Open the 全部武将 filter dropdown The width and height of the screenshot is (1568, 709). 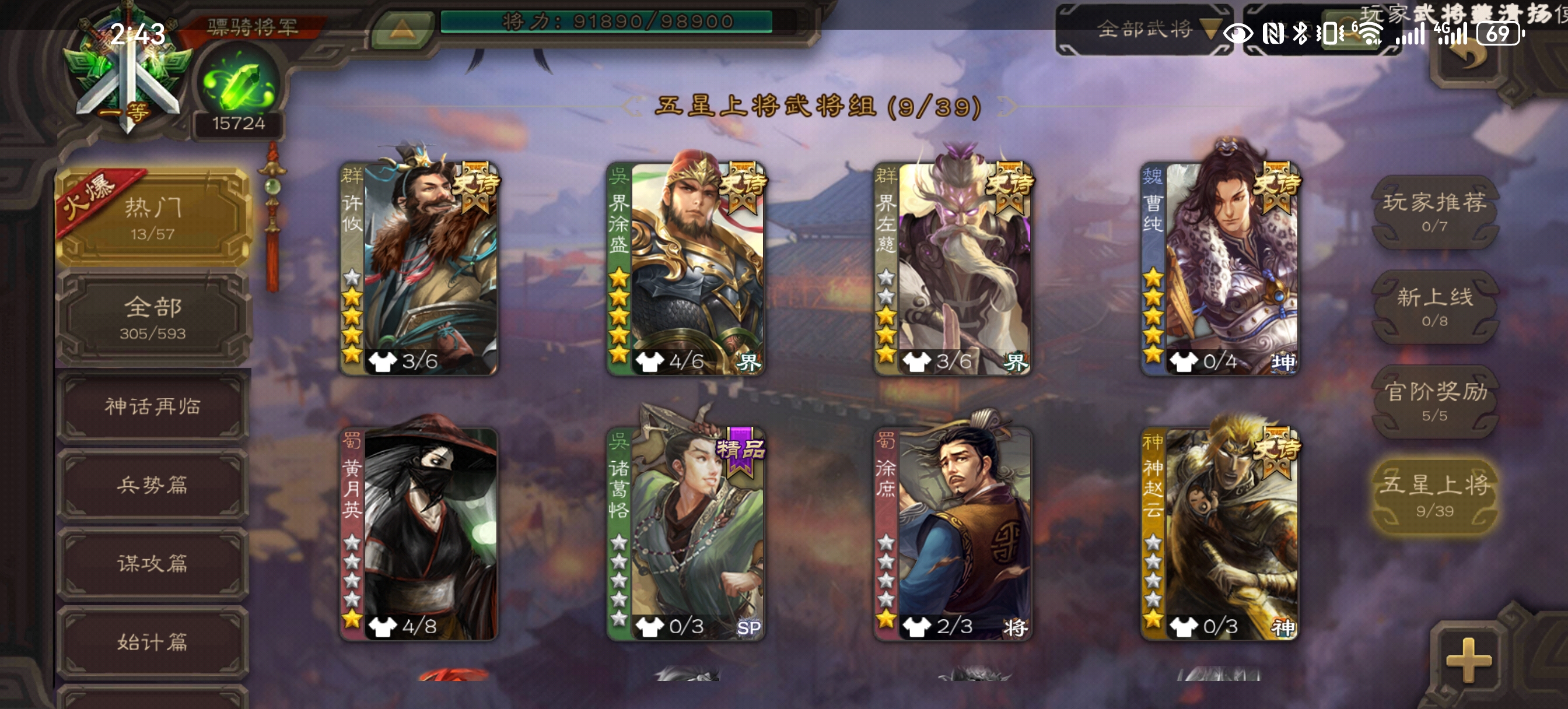tap(1145, 29)
